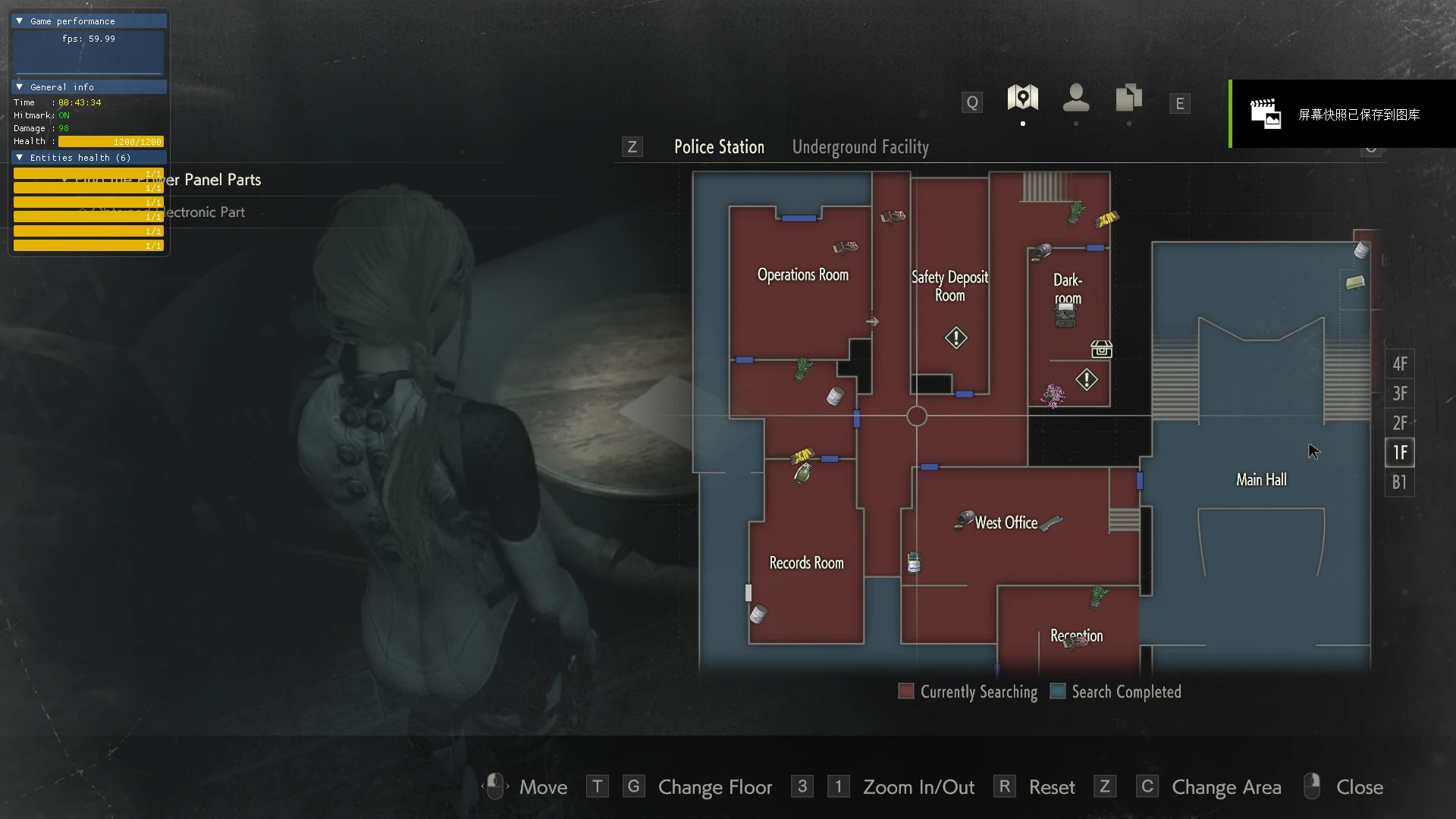
Task: Open the files tab icon
Action: coord(1128,99)
